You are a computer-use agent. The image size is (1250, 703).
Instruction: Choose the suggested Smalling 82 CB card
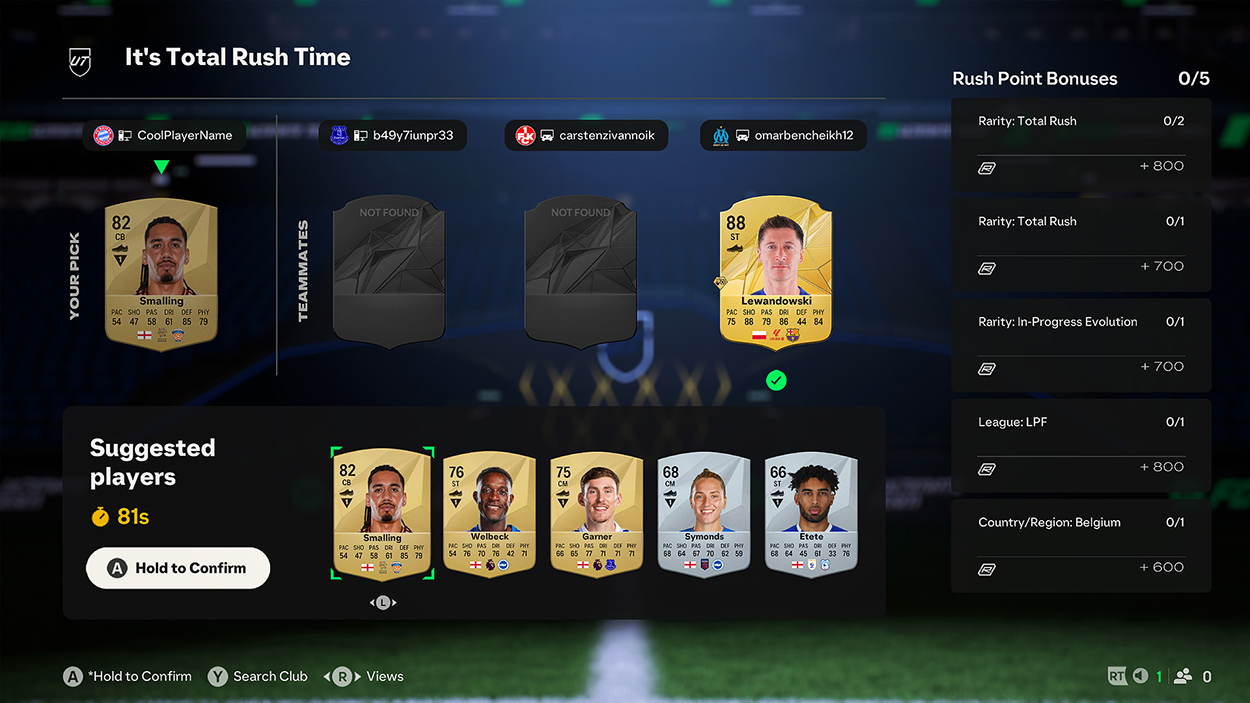click(382, 514)
